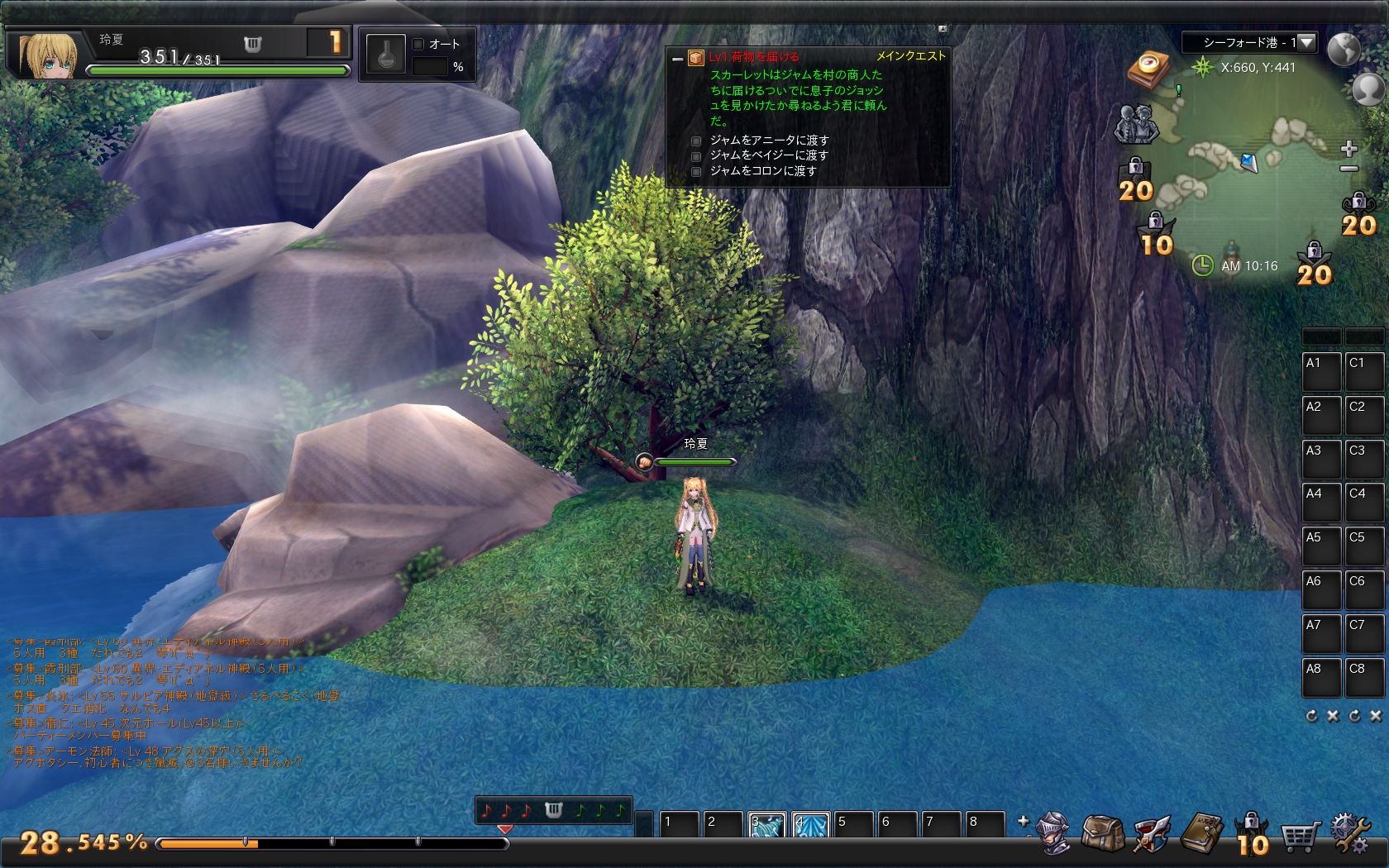1389x868 pixels.
Task: Toggle the オート auto-potion checkbox
Action: pos(418,44)
